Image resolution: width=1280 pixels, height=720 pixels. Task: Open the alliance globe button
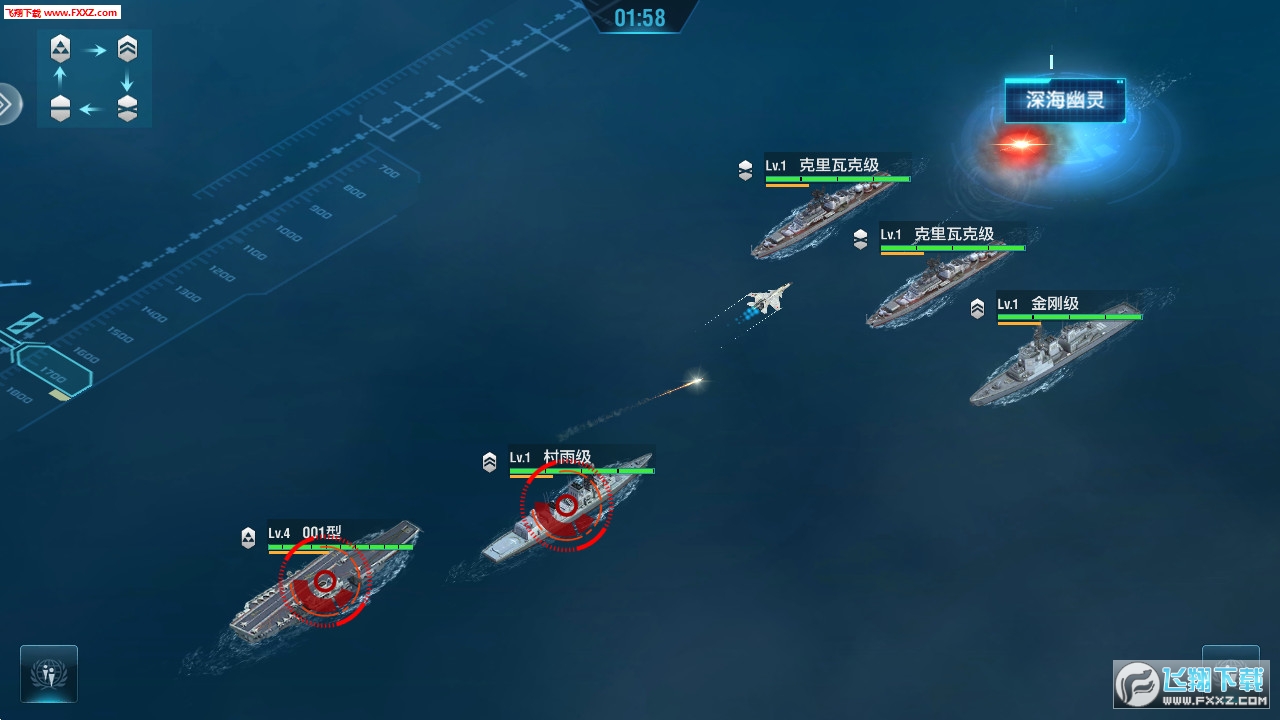(48, 673)
